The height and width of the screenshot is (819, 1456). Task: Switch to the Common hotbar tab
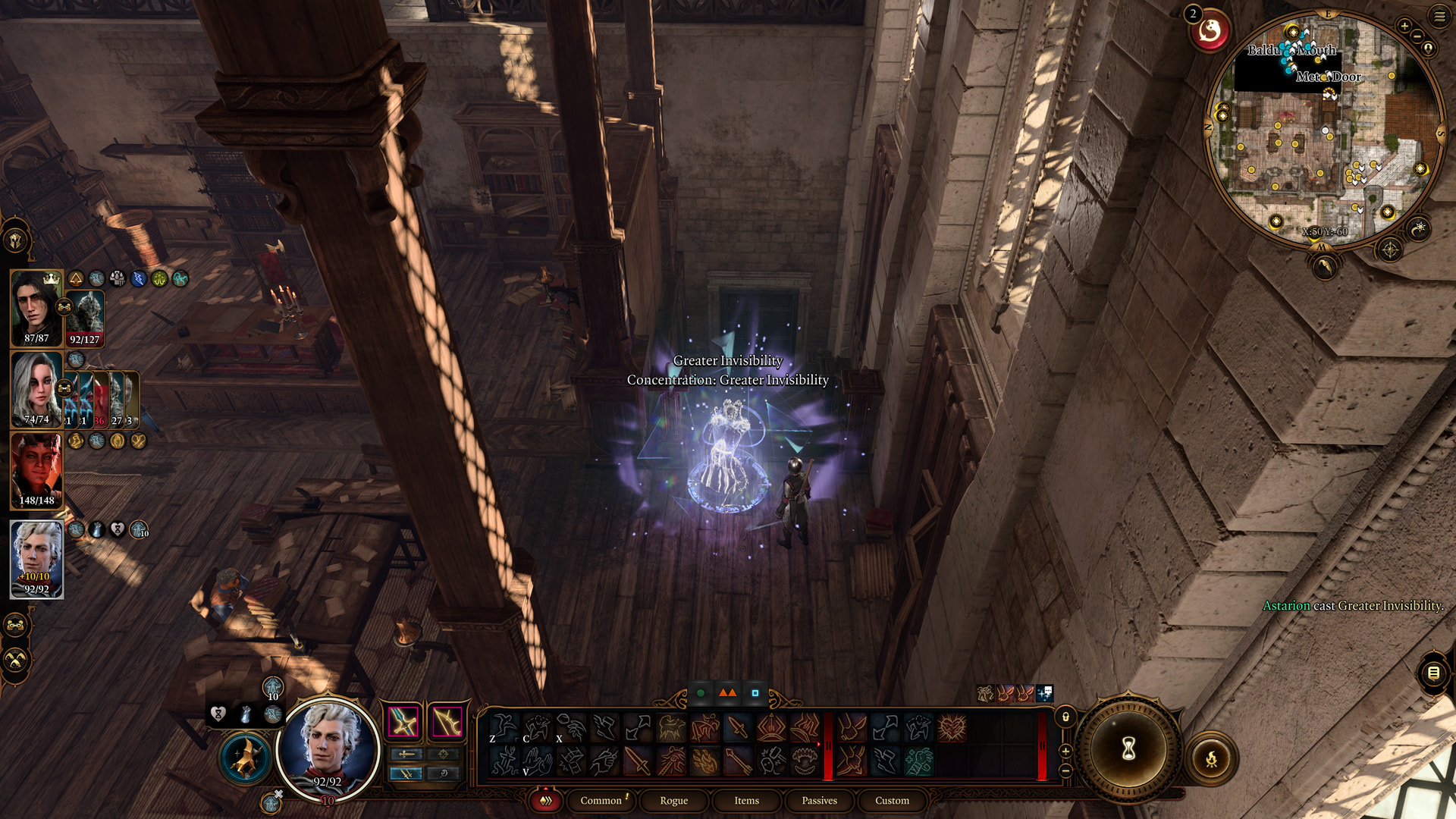(601, 800)
